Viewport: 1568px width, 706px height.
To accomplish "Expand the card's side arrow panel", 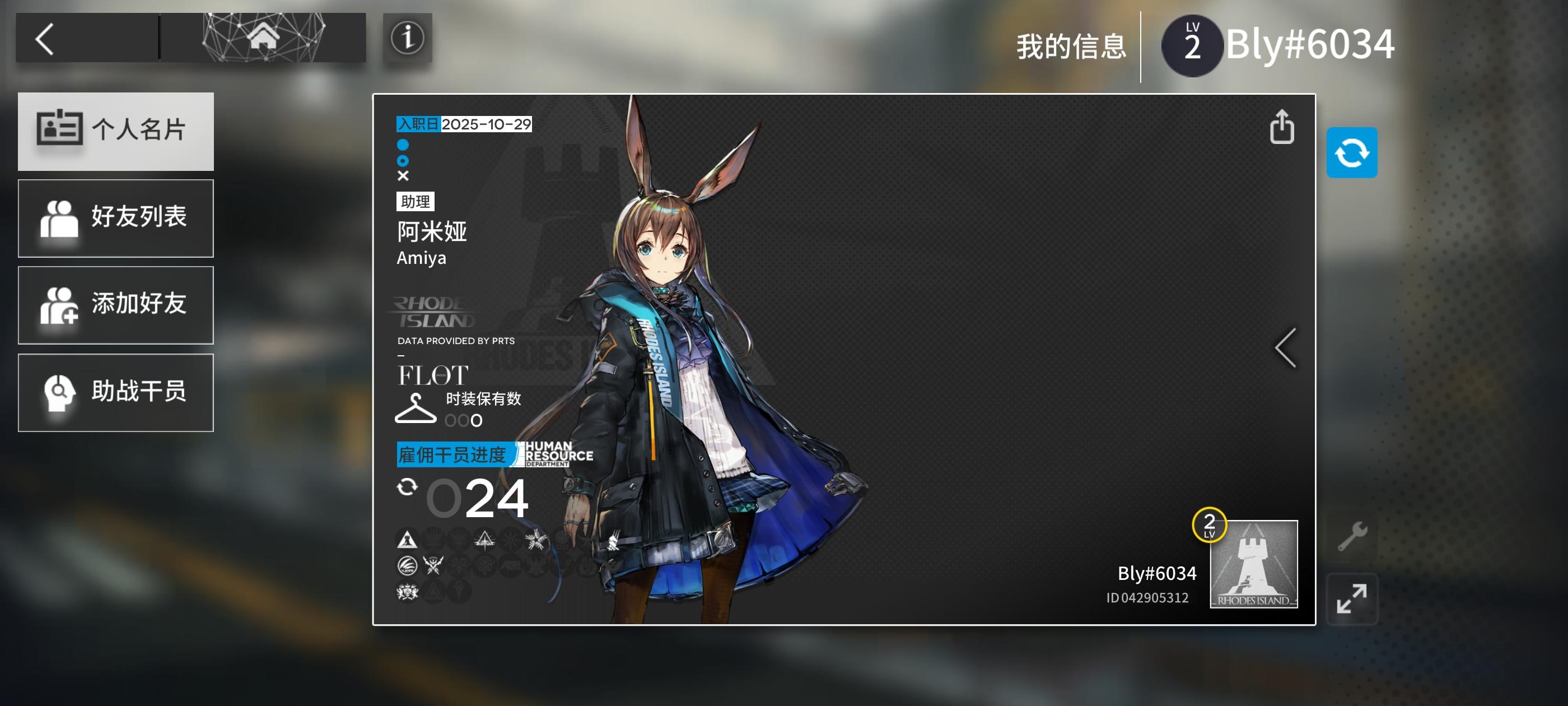I will click(x=1285, y=348).
